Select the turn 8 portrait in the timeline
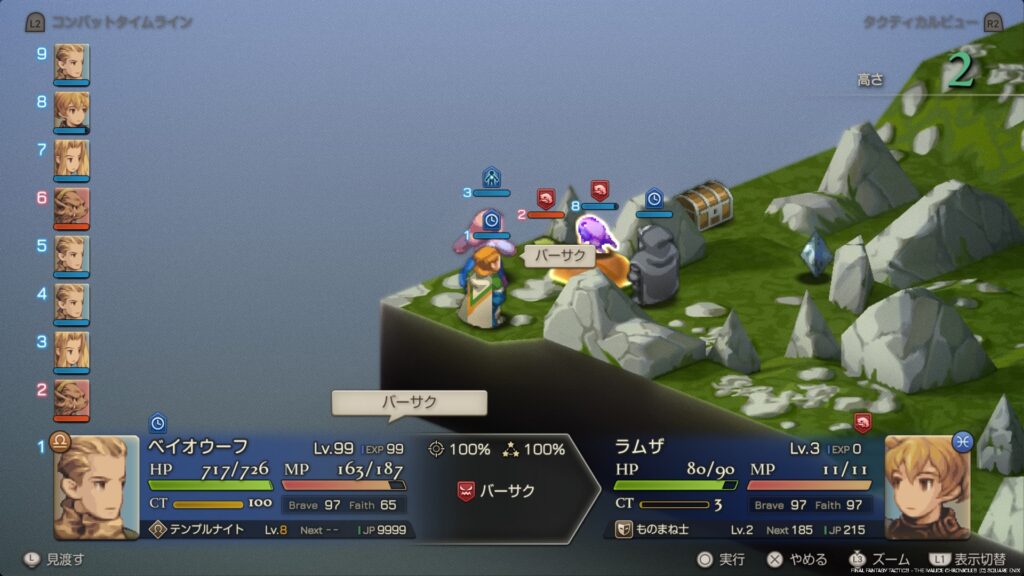1024x576 pixels. tap(71, 110)
